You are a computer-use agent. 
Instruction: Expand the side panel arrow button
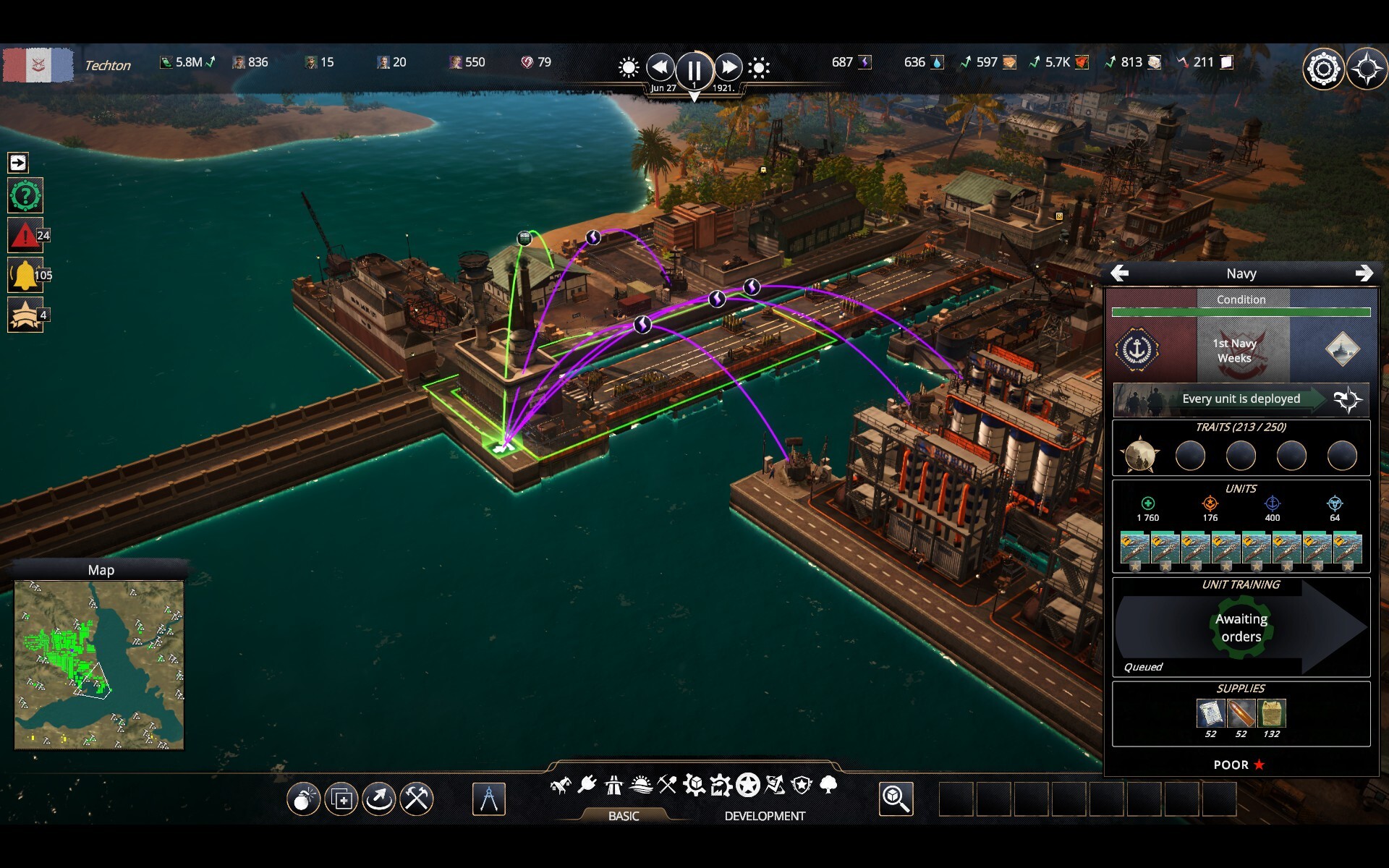18,163
